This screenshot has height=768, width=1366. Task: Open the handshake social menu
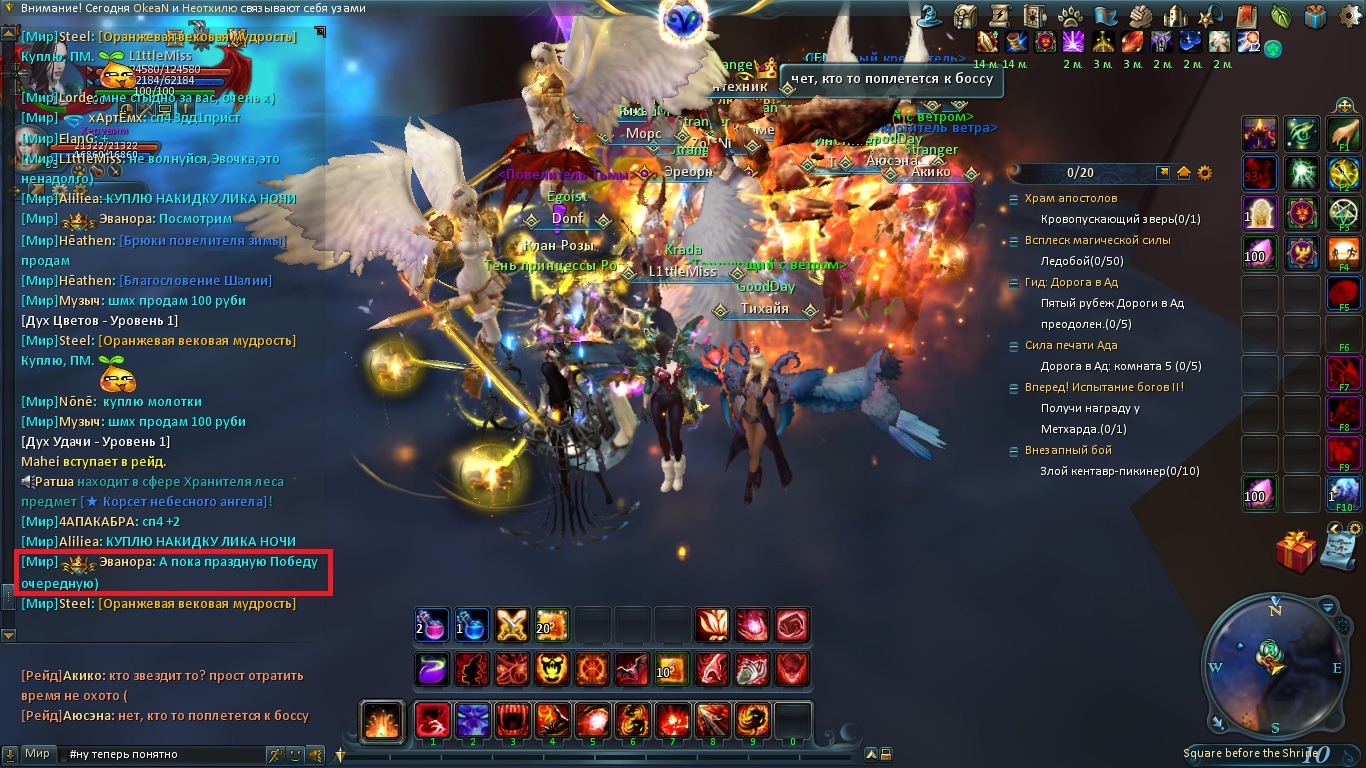1142,15
